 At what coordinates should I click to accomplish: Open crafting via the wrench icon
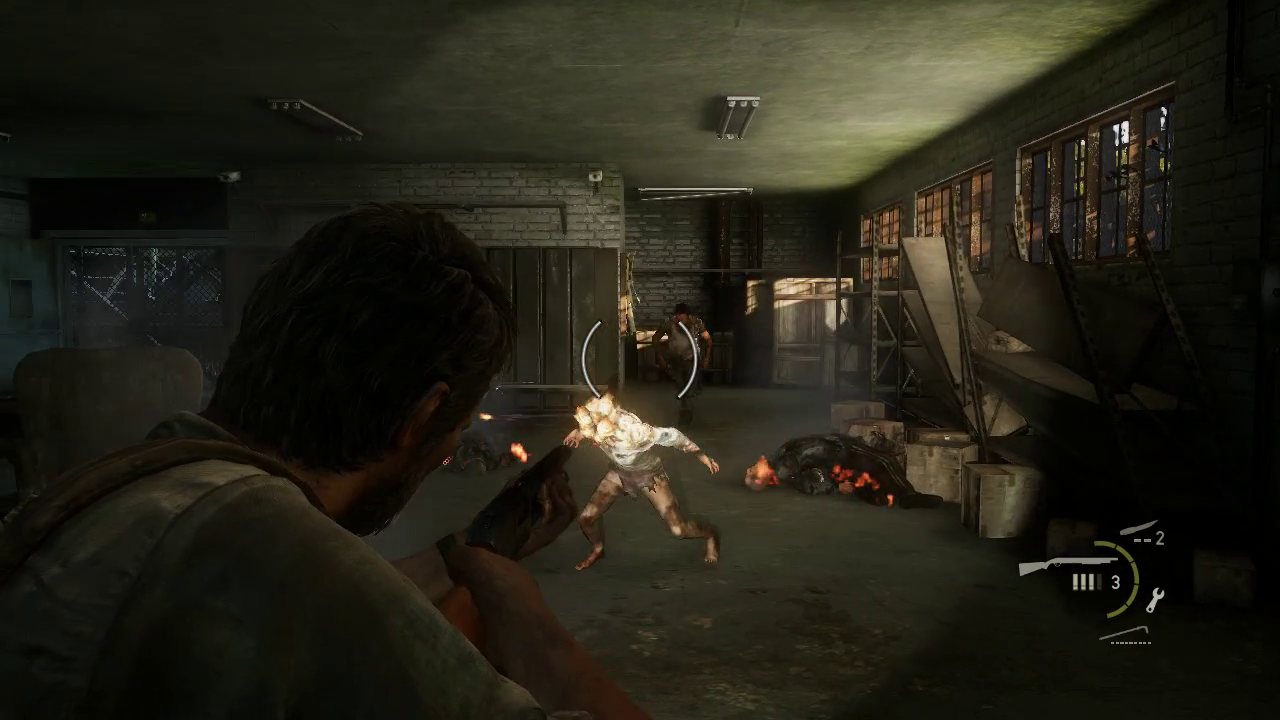(1156, 598)
